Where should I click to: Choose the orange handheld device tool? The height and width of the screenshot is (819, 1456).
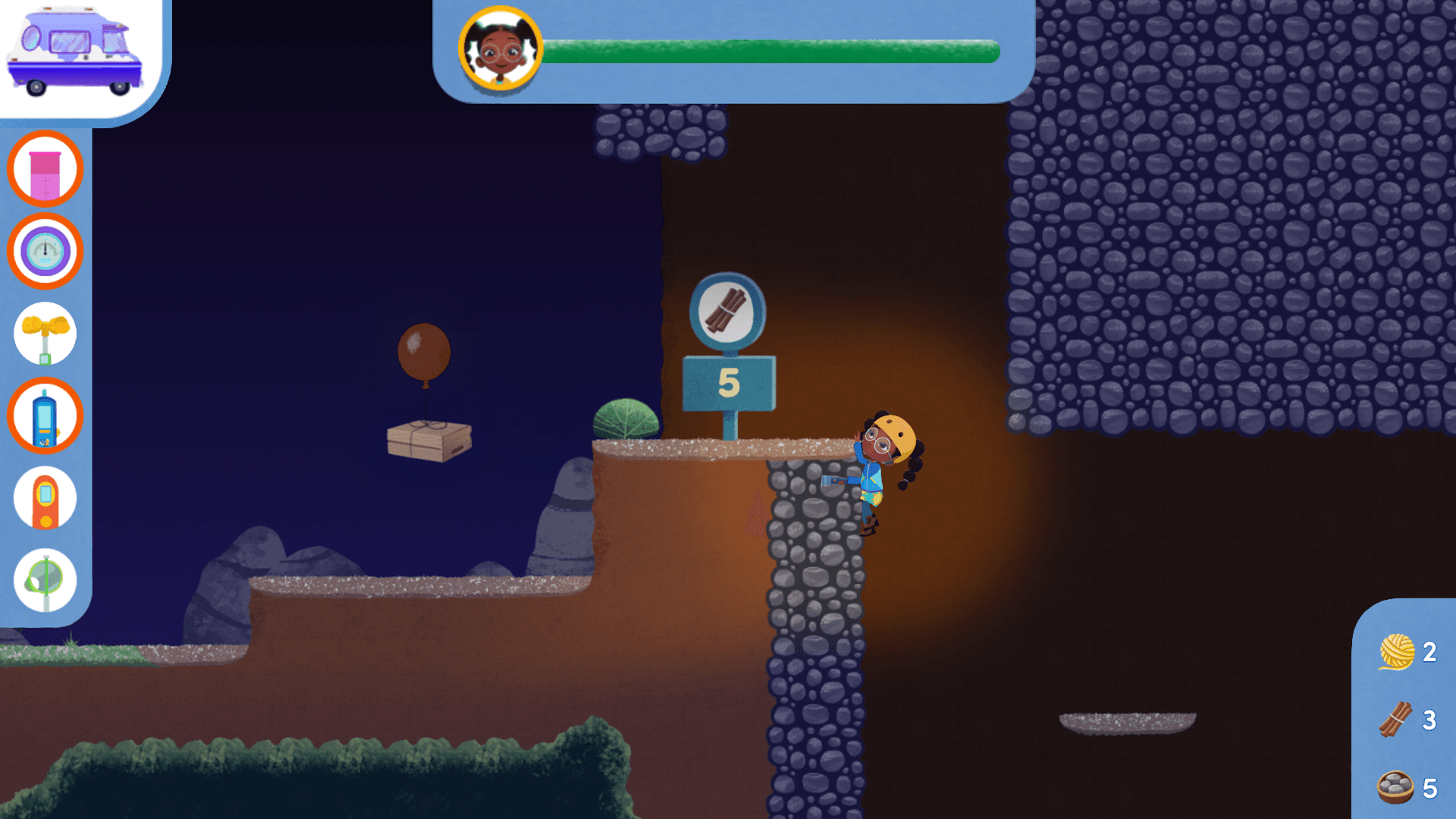45,499
